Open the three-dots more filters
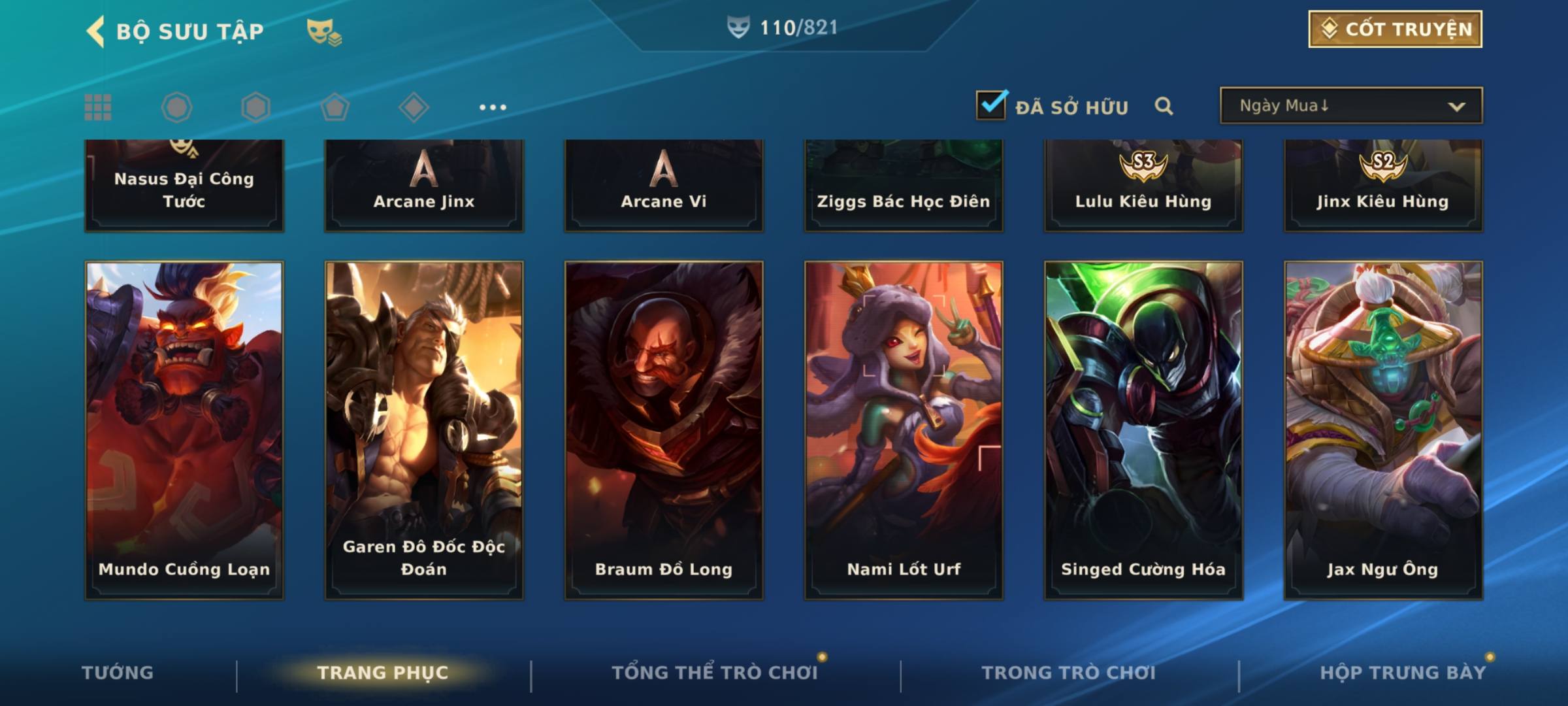Viewport: 1568px width, 706px height. pyautogui.click(x=493, y=107)
